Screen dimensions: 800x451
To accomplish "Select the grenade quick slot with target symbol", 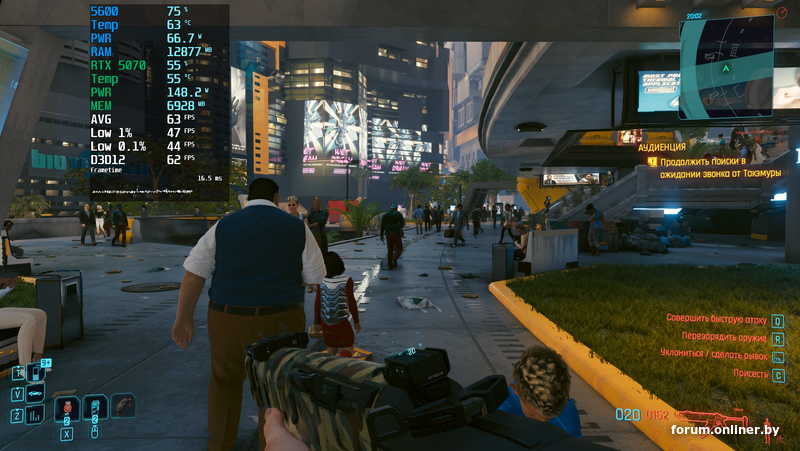I will point(67,407).
